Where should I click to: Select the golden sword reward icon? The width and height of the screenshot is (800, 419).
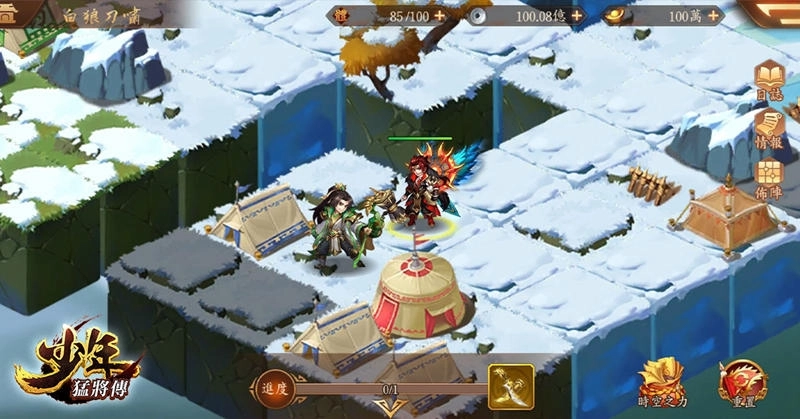(x=510, y=386)
